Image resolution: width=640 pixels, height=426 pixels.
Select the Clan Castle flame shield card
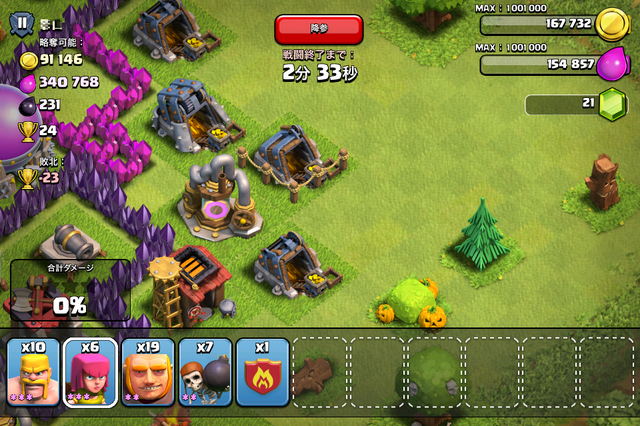[x=262, y=372]
